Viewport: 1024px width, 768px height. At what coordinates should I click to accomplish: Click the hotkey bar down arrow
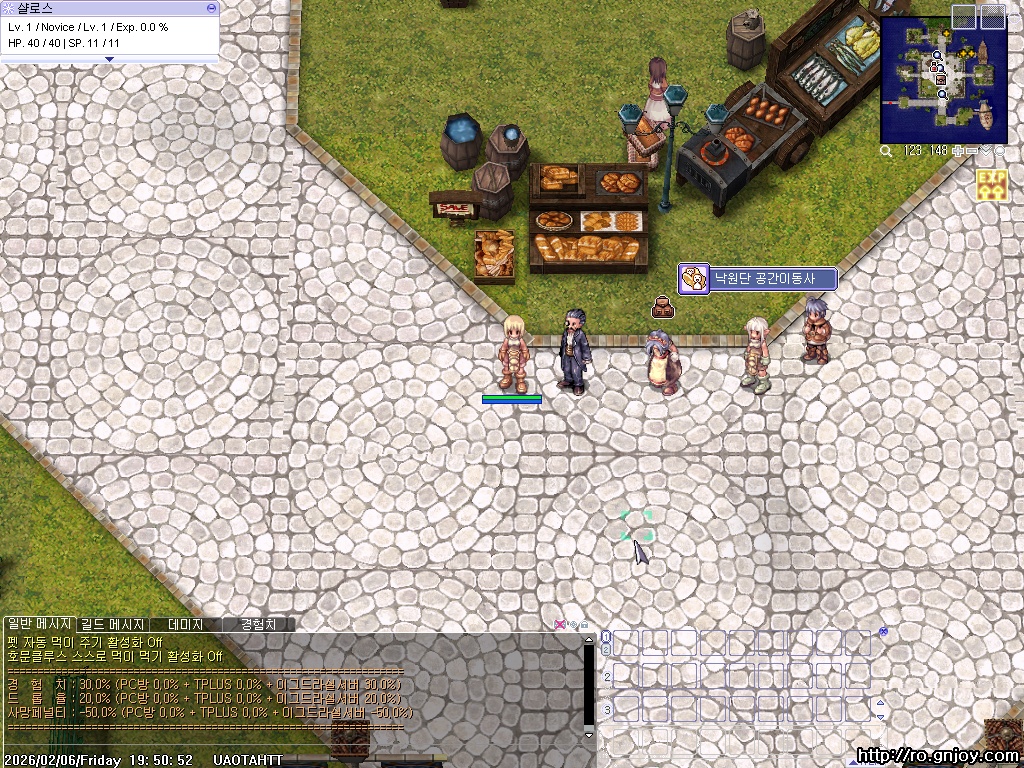880,716
